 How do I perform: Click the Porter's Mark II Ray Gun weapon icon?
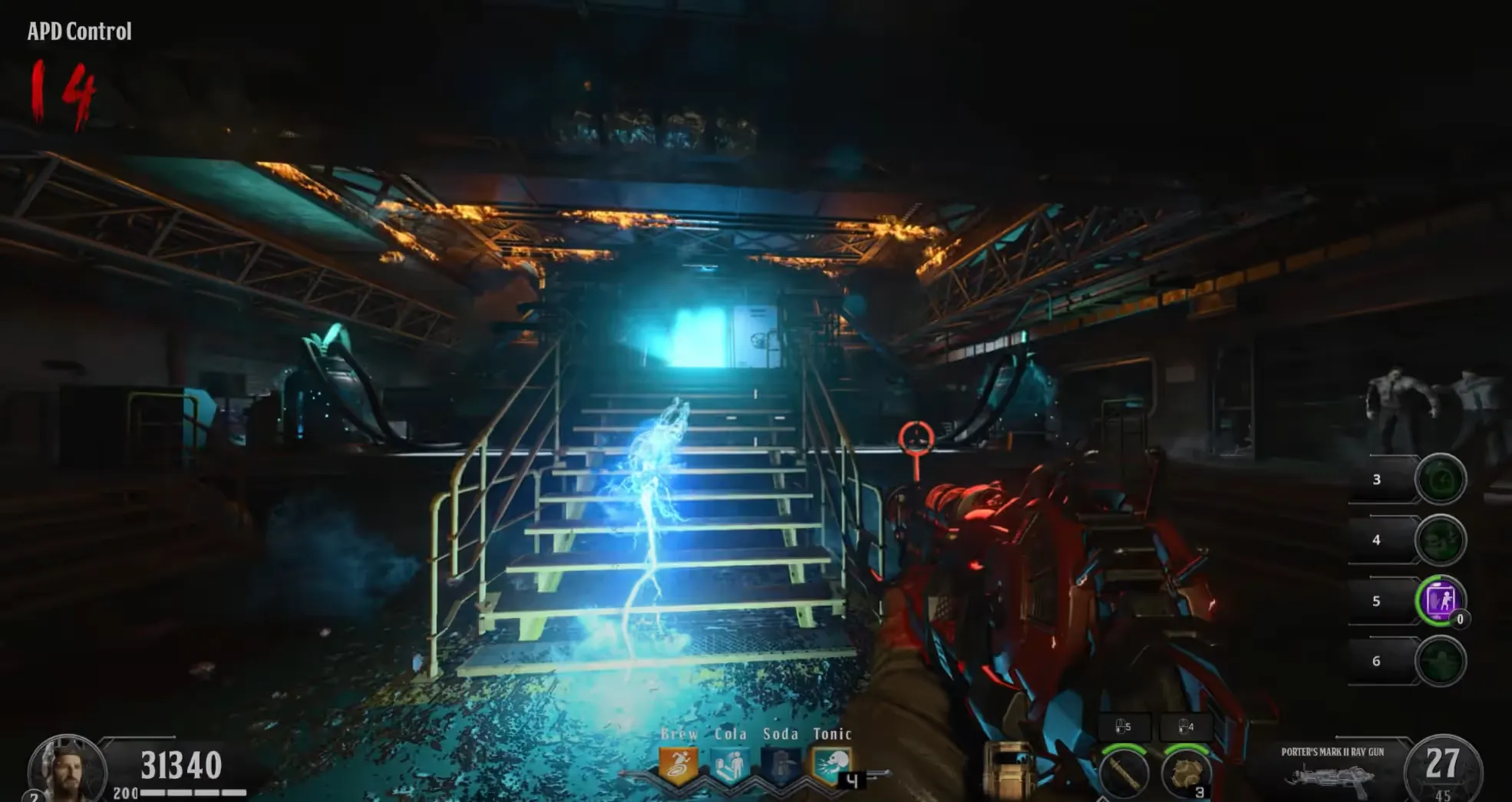click(x=1329, y=777)
